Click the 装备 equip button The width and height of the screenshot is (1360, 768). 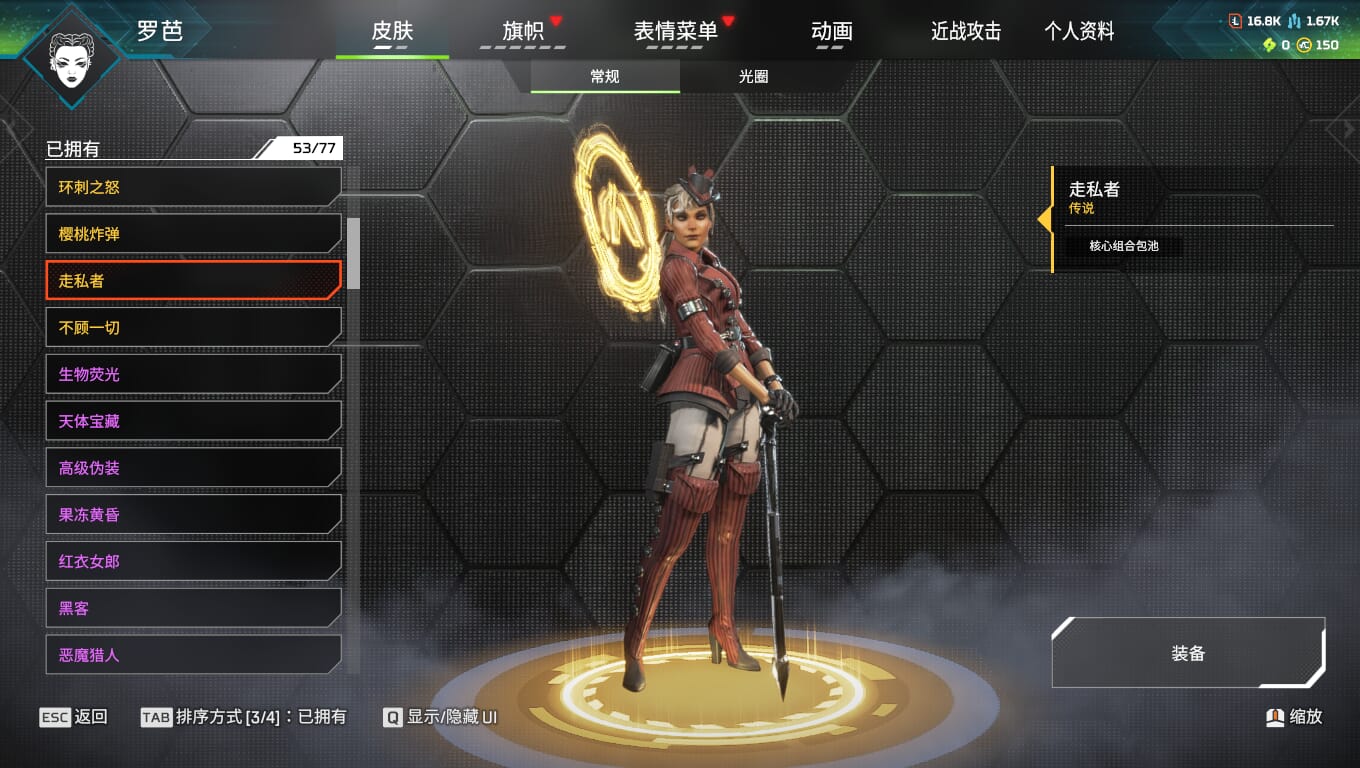(x=1188, y=653)
